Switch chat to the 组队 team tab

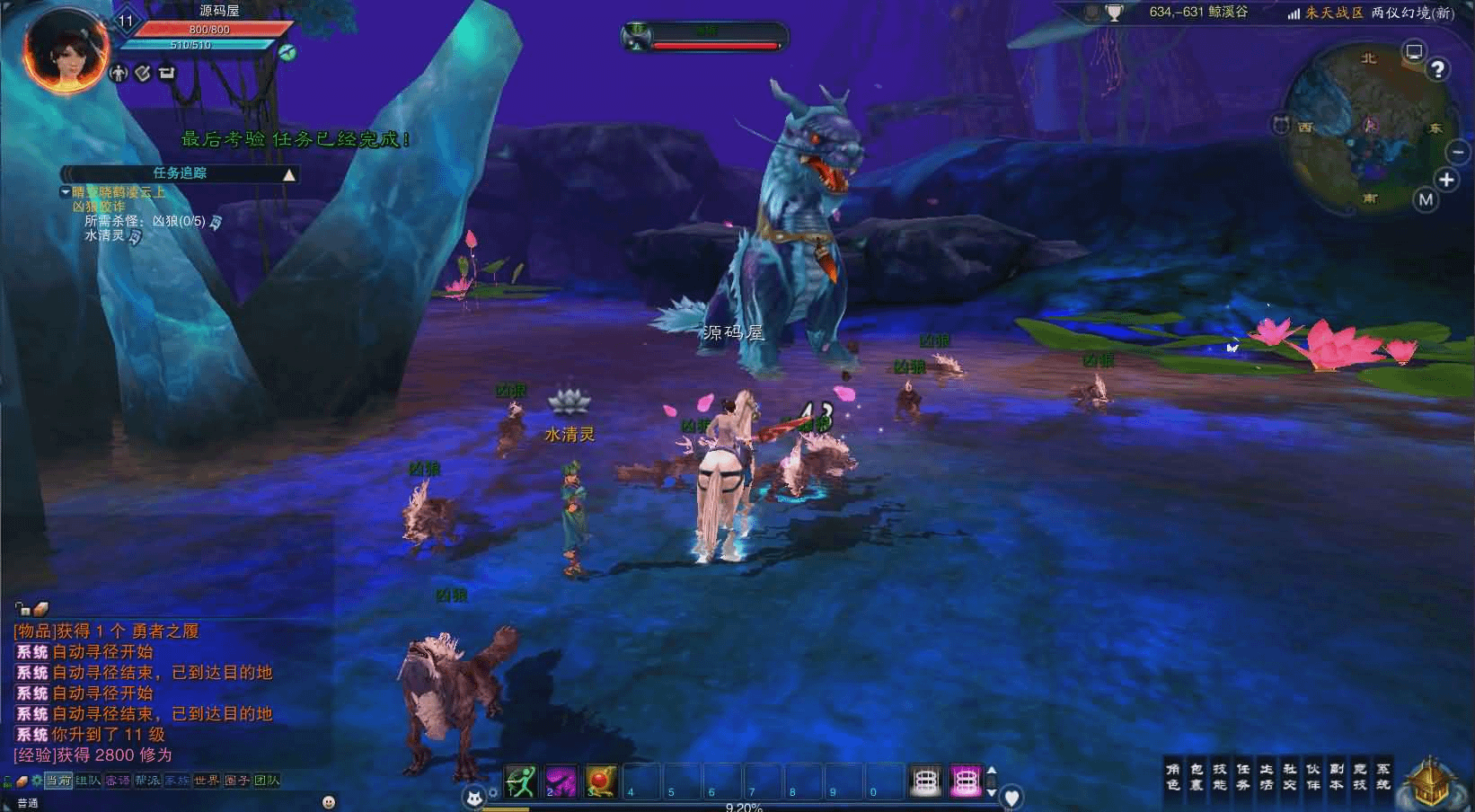[88, 781]
